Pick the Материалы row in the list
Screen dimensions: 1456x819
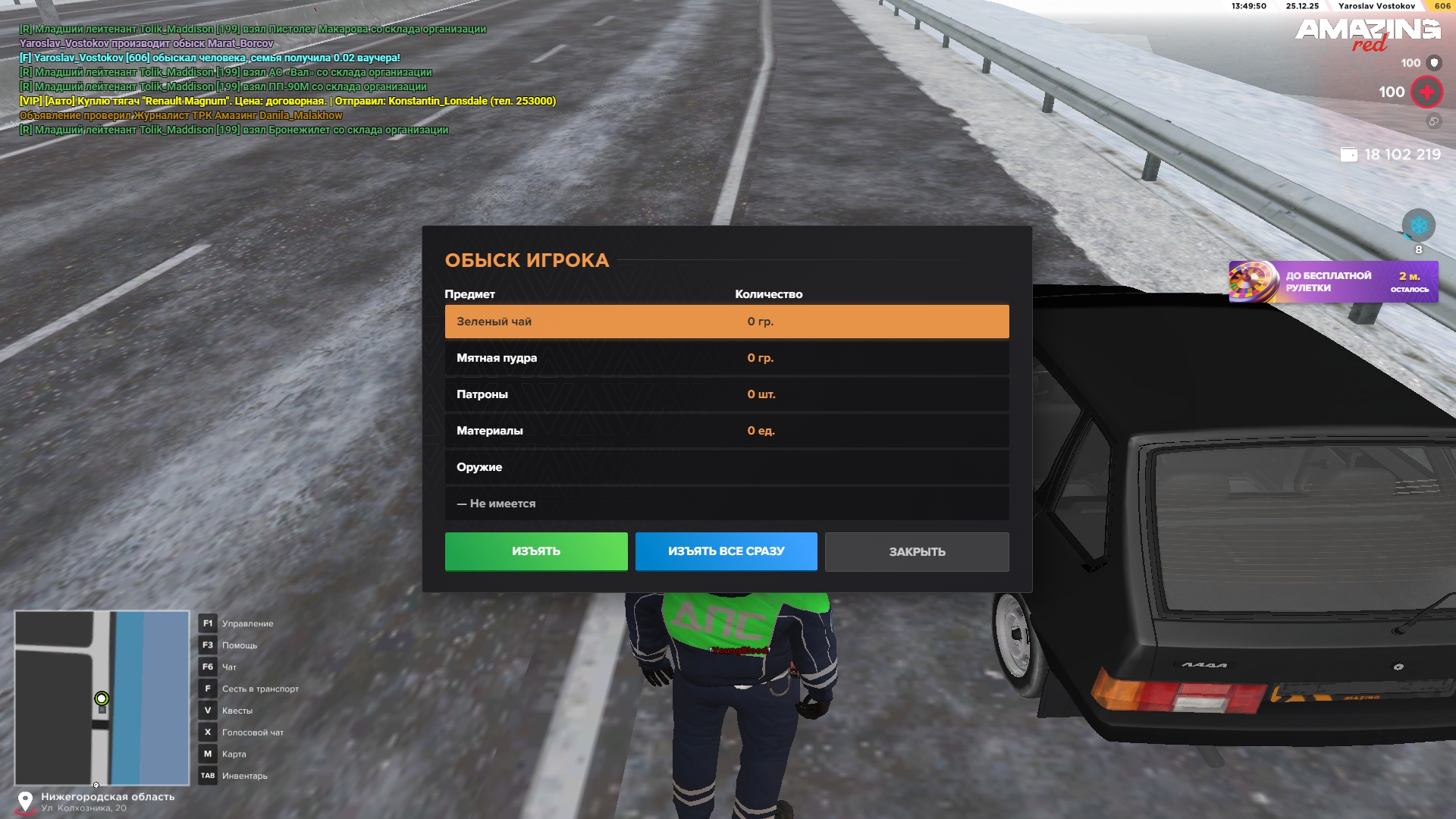pos(726,431)
